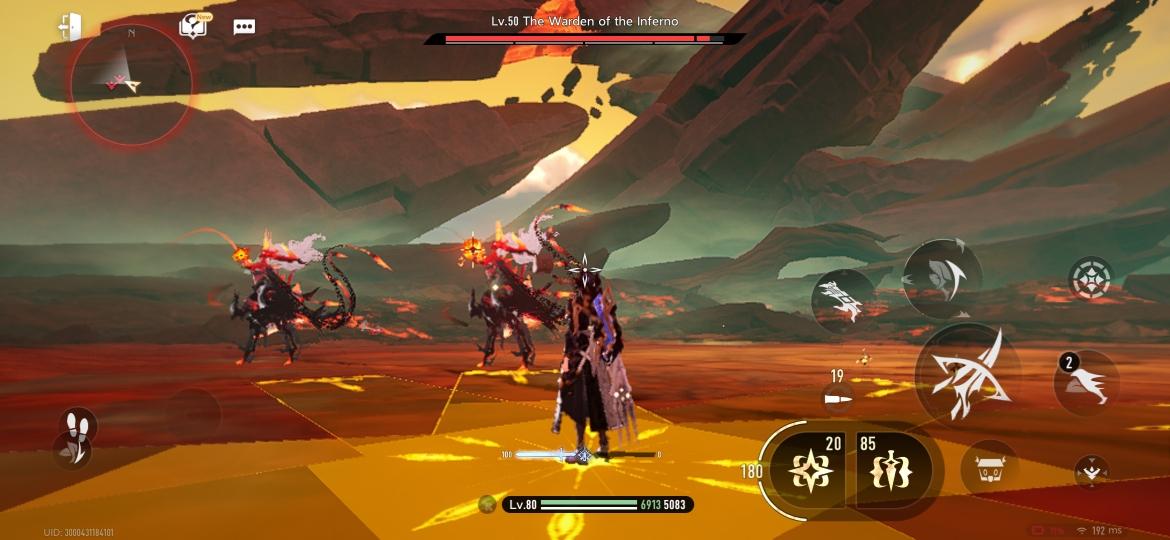Image resolution: width=1170 pixels, height=540 pixels.
Task: Tap the small downward arrow icon
Action: [1091, 470]
